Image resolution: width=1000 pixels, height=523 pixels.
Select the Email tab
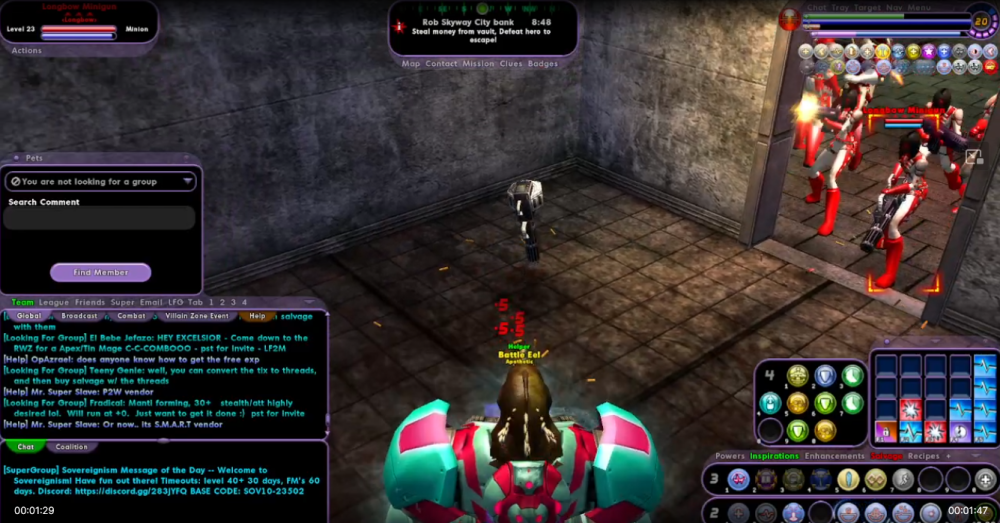[151, 302]
